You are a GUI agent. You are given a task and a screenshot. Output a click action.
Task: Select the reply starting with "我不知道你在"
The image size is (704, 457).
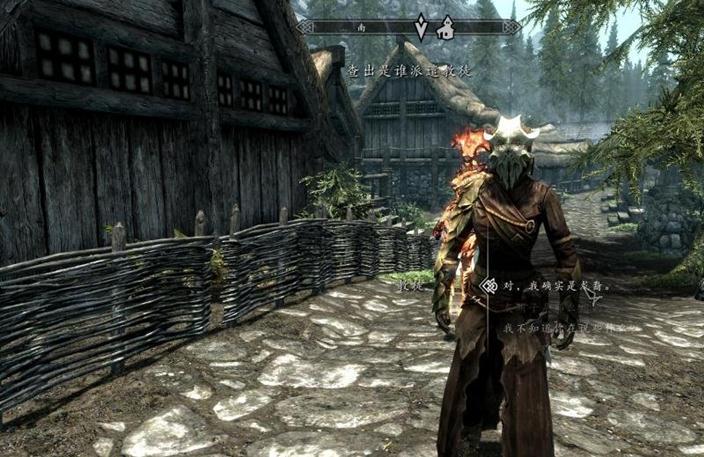pyautogui.click(x=570, y=327)
